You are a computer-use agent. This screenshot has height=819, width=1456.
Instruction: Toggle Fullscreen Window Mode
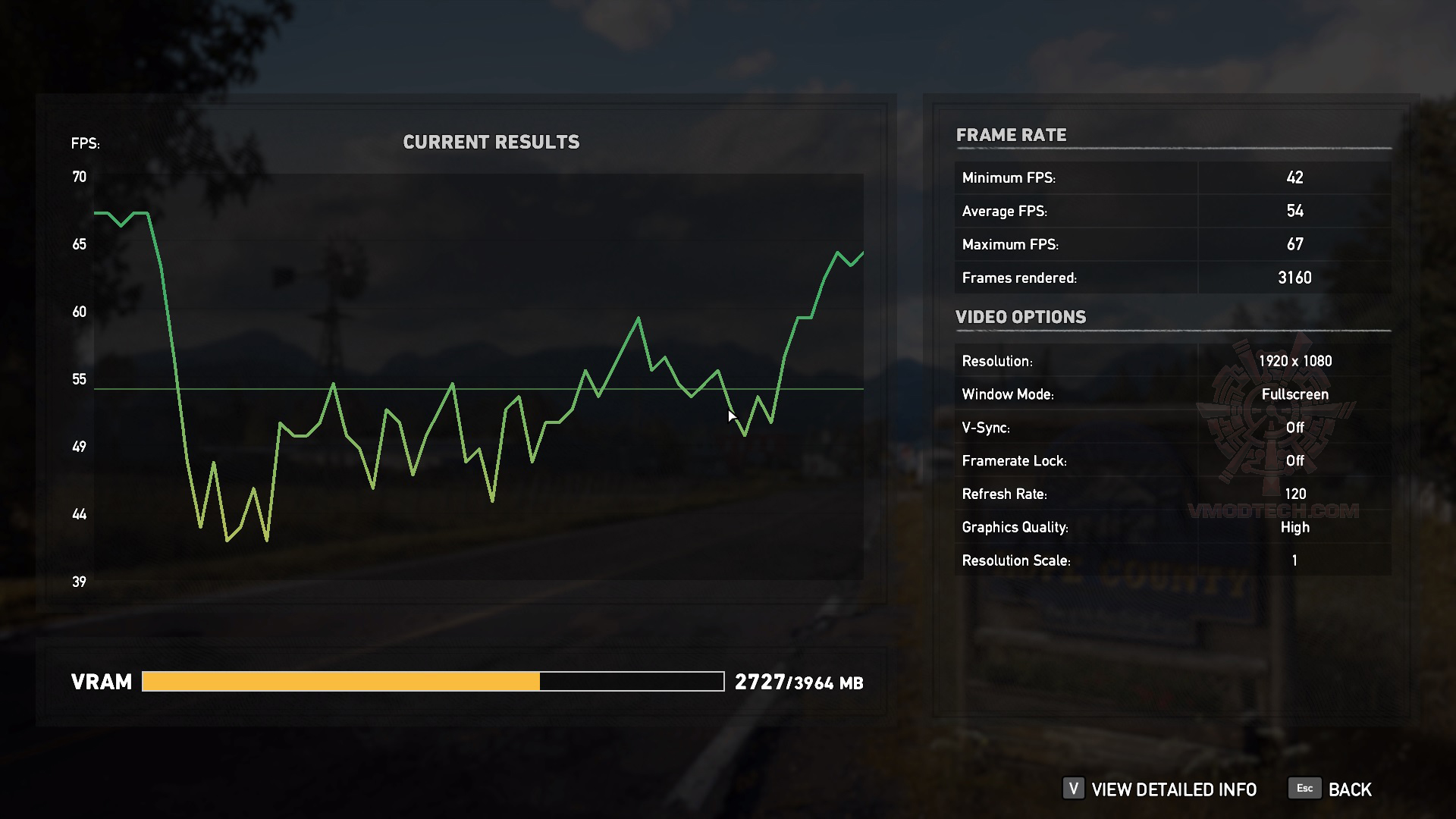(x=1294, y=394)
